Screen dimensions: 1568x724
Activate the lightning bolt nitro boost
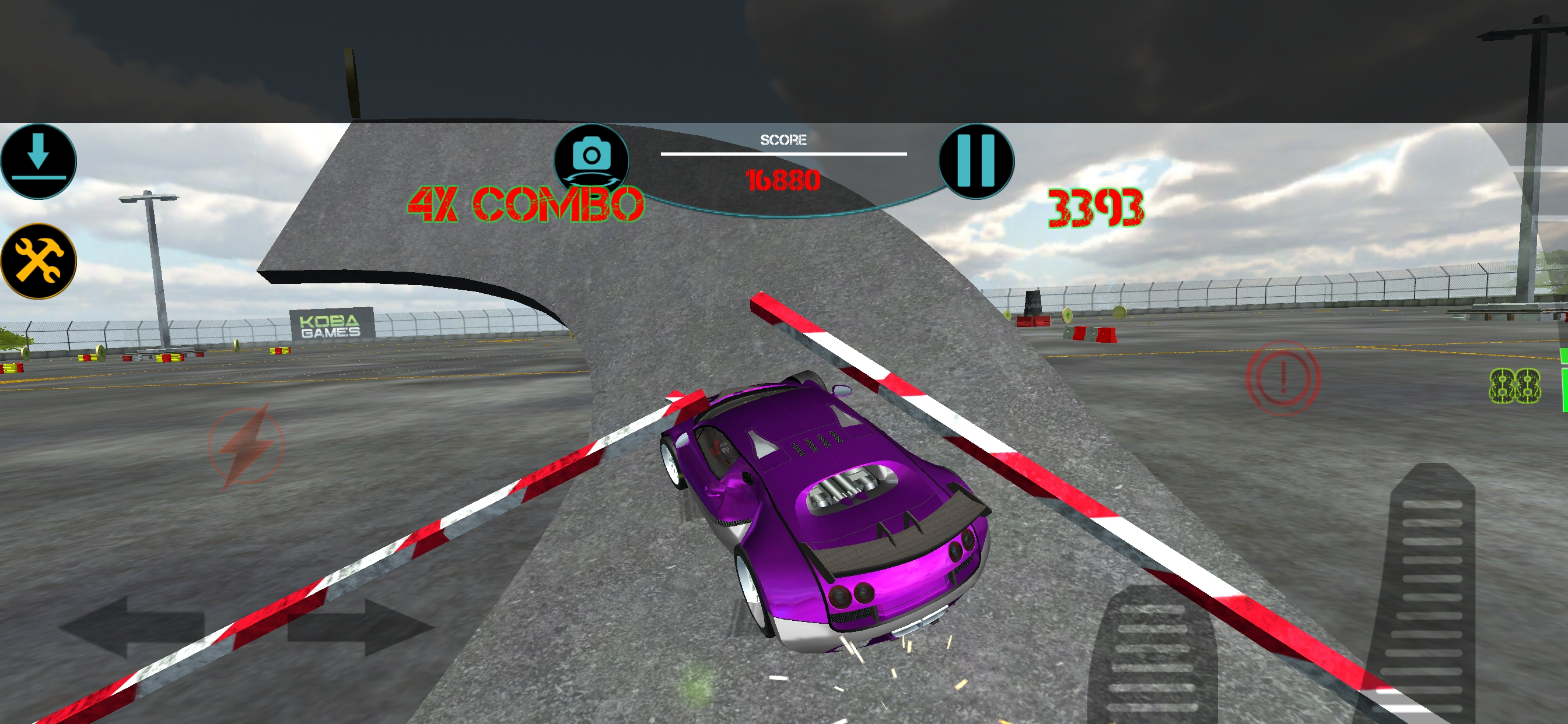click(x=247, y=446)
